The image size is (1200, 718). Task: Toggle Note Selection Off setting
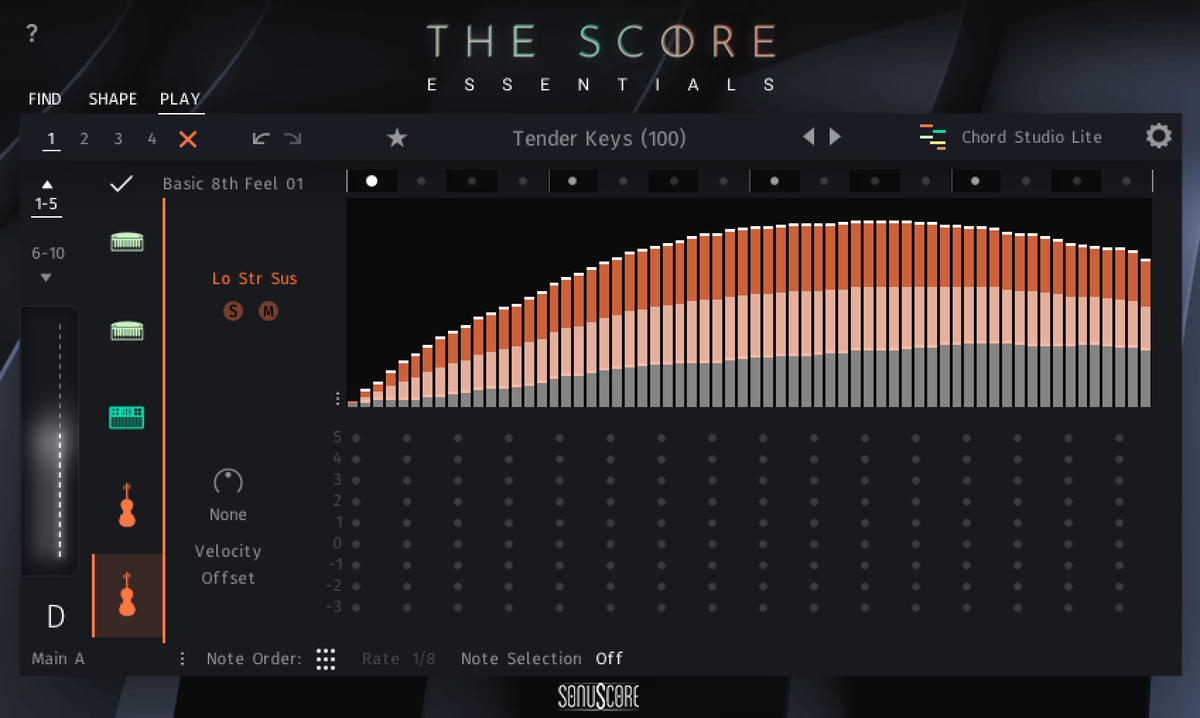tap(609, 659)
